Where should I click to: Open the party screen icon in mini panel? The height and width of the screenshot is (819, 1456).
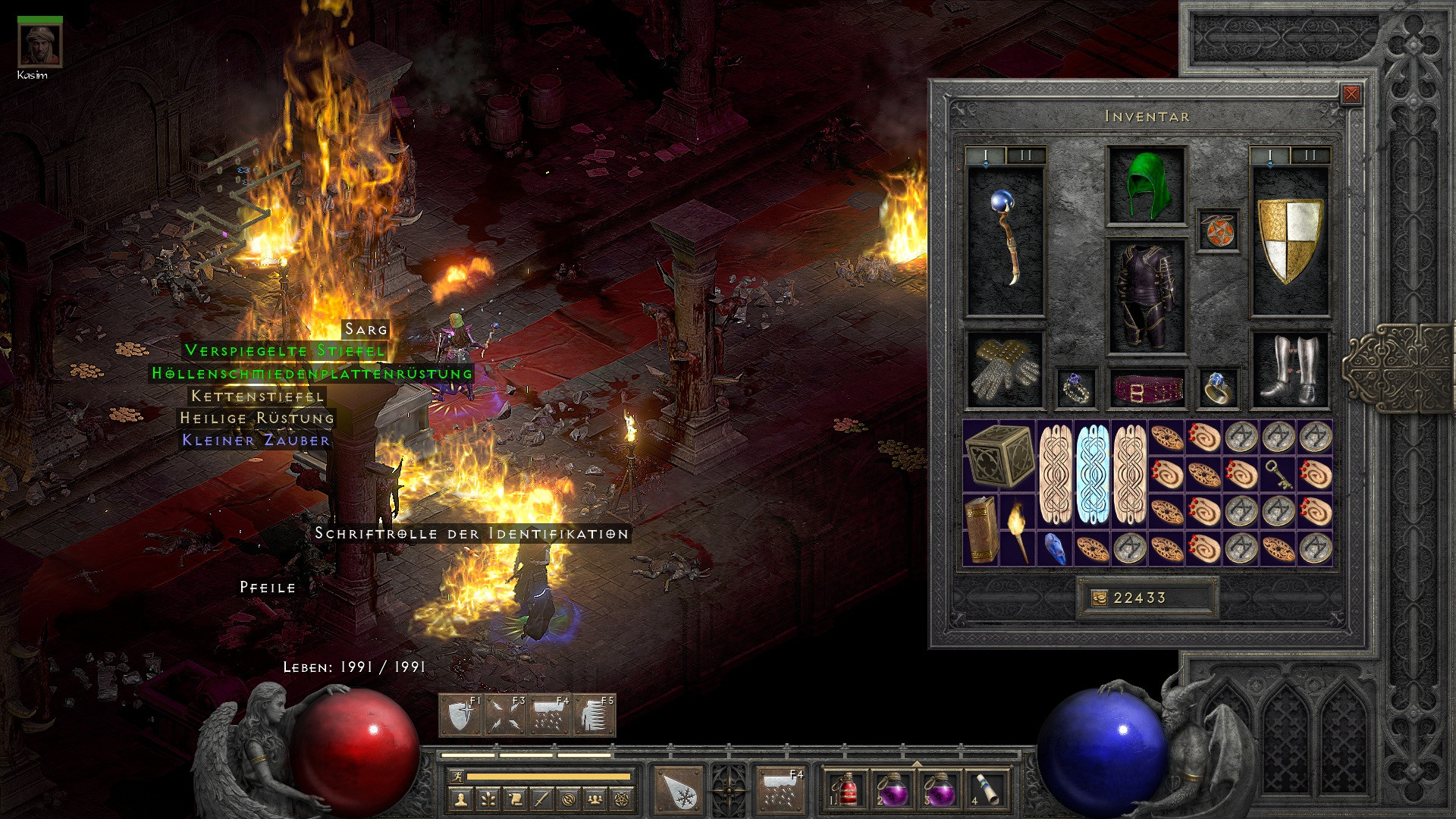click(x=596, y=799)
